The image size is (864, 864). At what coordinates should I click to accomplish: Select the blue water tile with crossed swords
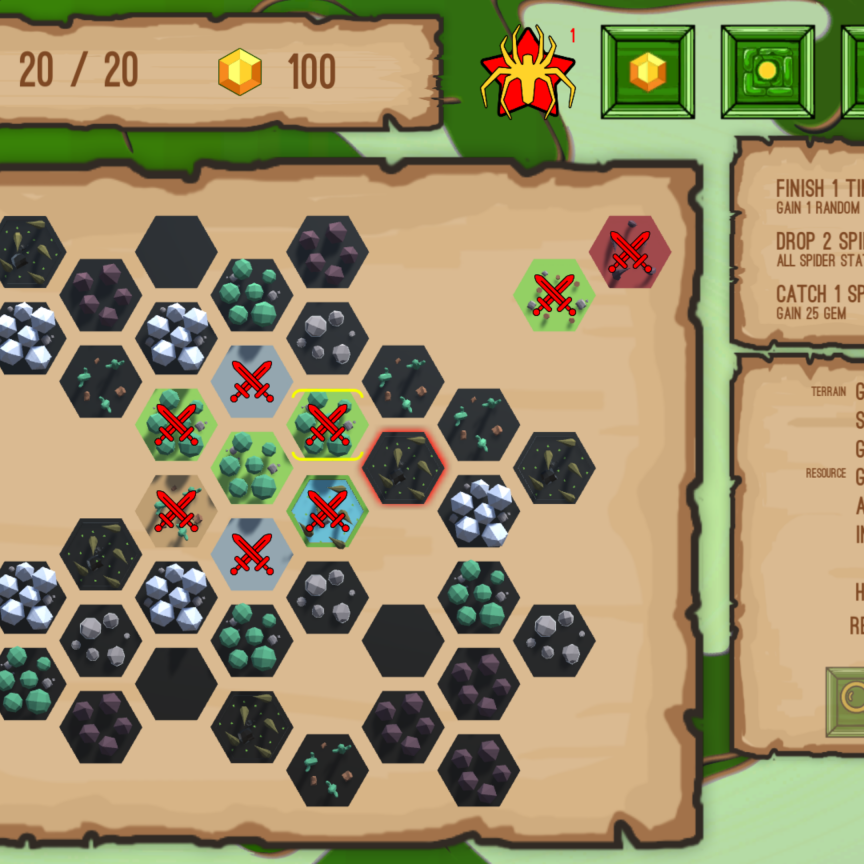pos(327,510)
